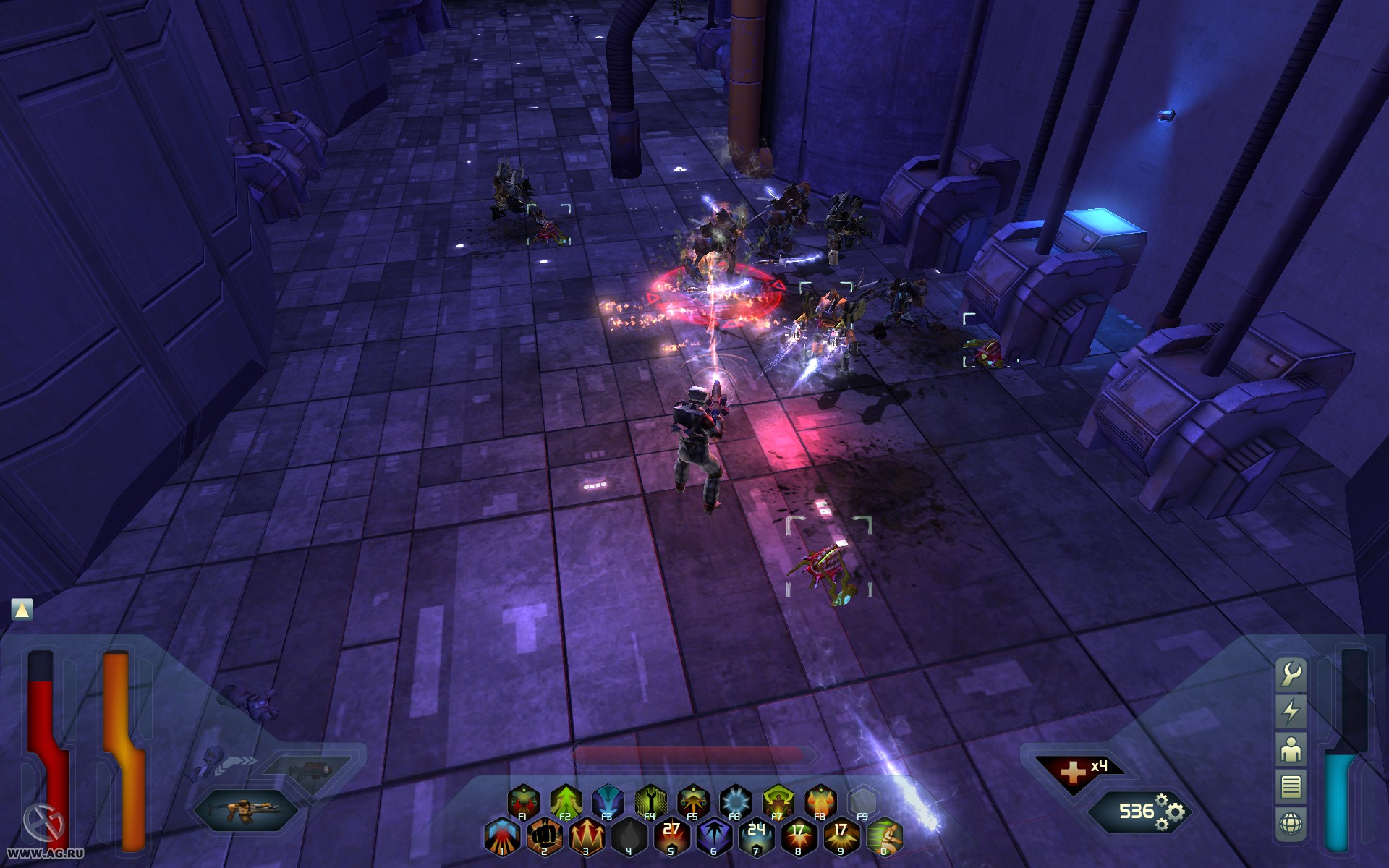Open the globe map button

1291,824
